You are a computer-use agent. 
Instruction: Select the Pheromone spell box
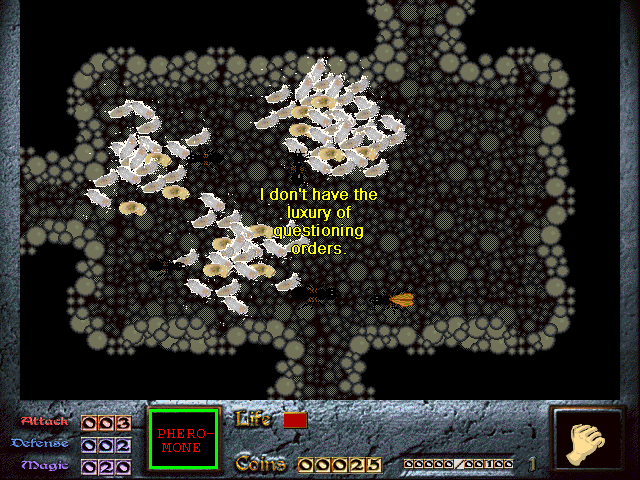tap(182, 440)
